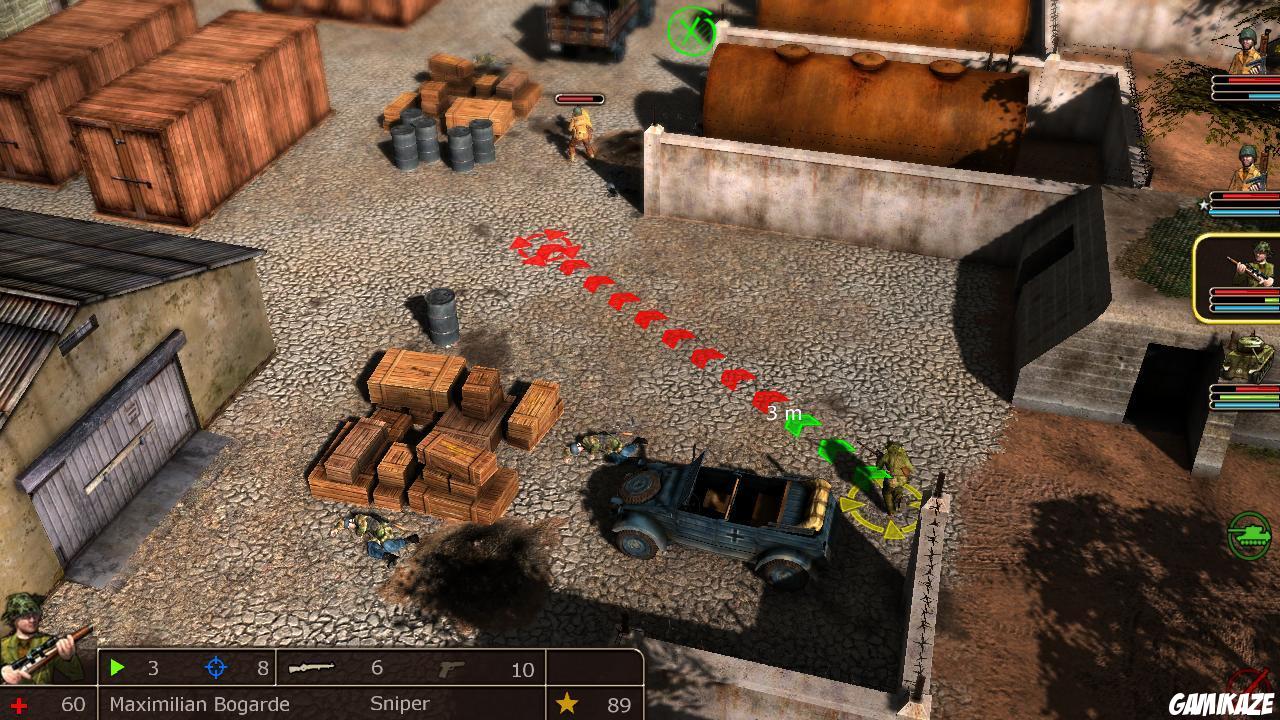Click the white rank star on second unit's panel
Screen dimensions: 1280x720
[x=1204, y=203]
